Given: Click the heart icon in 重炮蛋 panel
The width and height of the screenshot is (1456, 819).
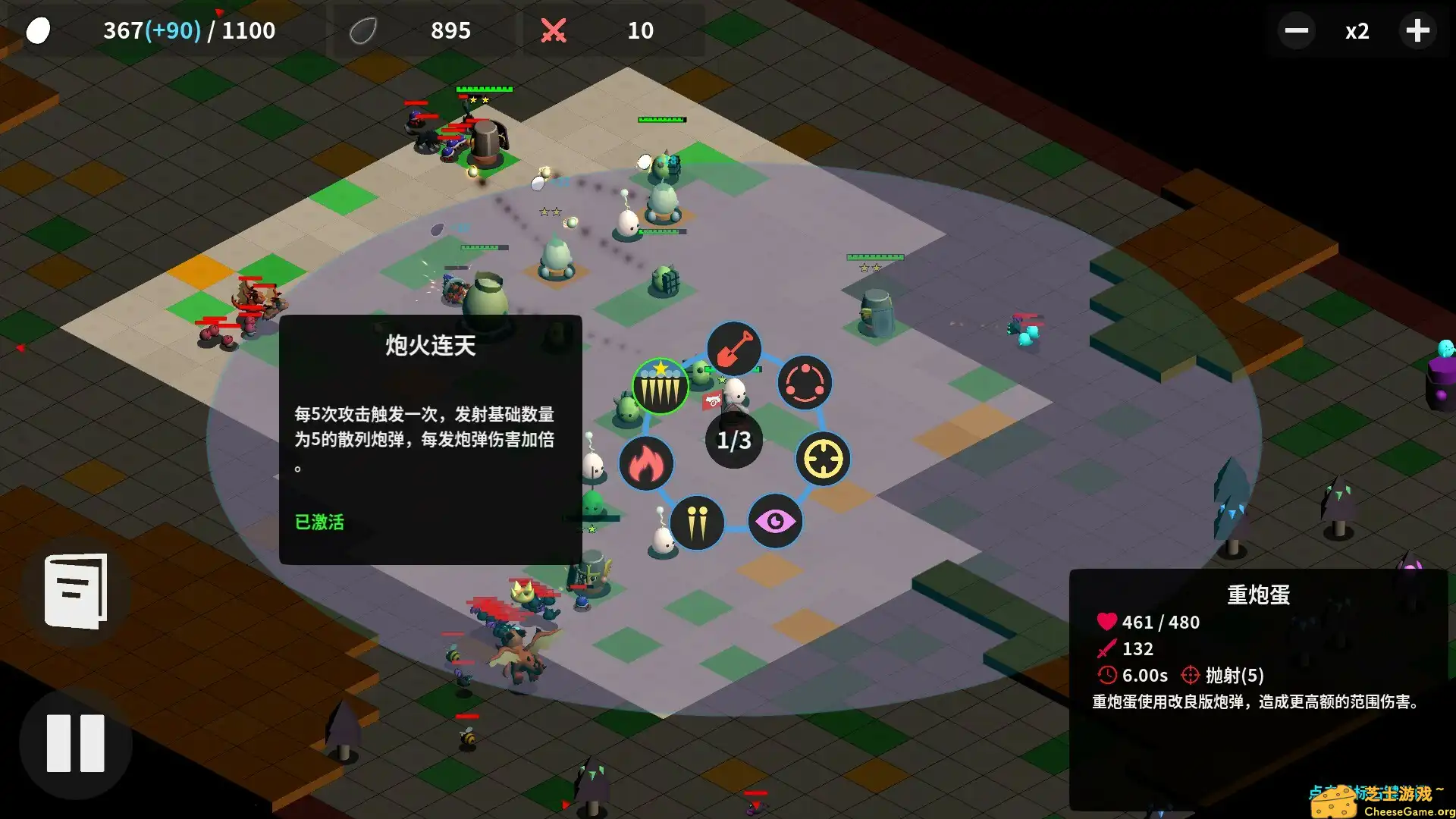Looking at the screenshot, I should coord(1106,622).
